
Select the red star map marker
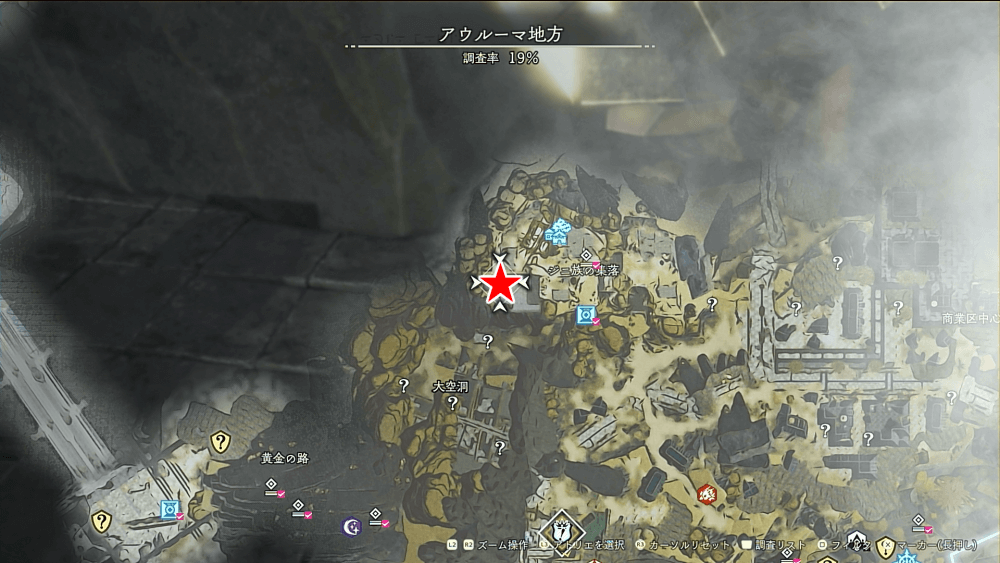coord(500,285)
